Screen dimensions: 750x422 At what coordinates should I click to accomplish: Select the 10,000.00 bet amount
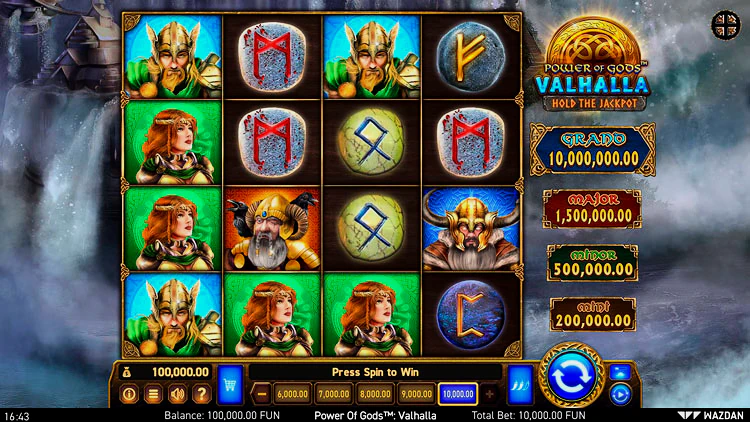point(456,394)
